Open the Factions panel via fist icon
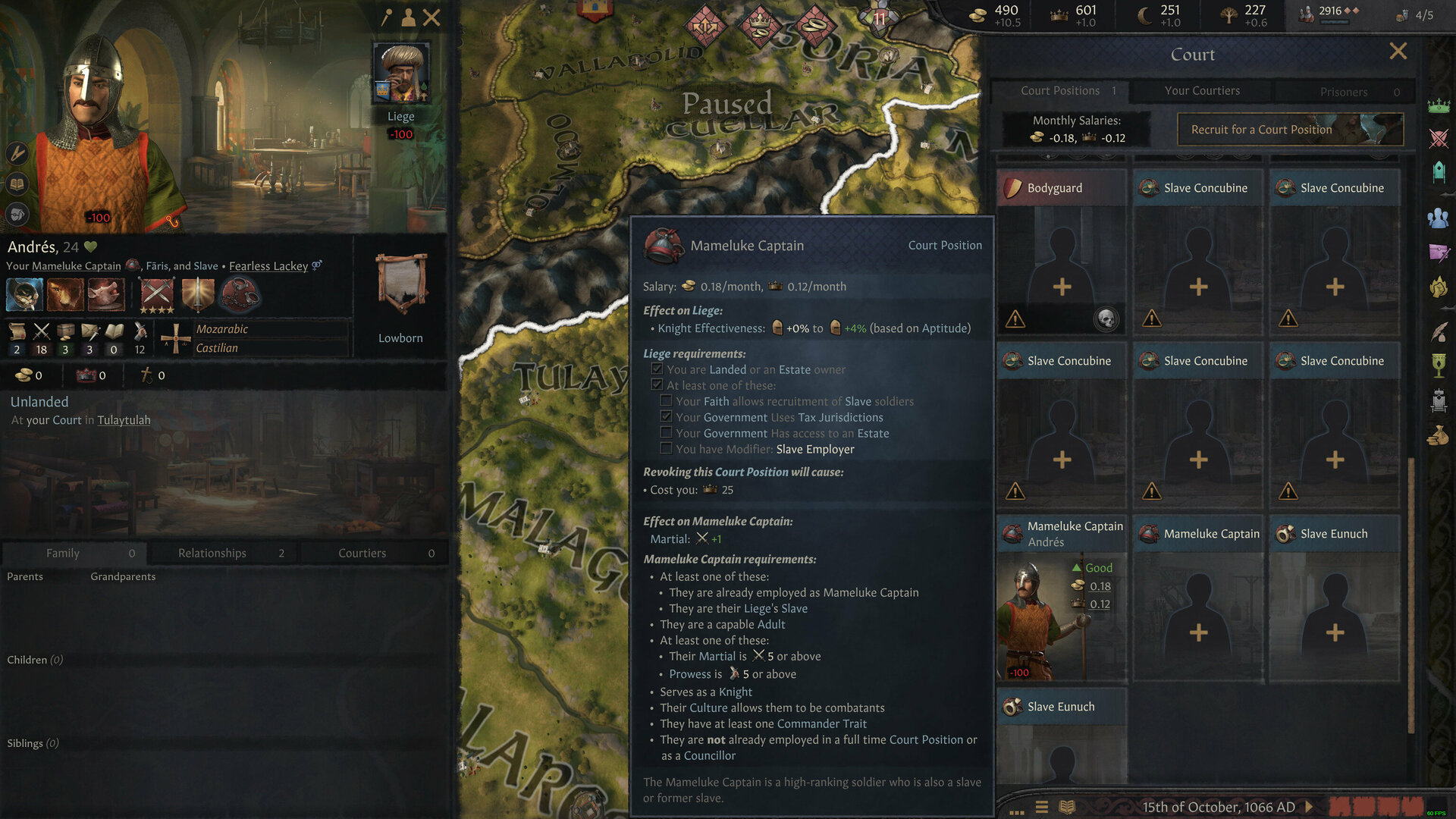Image resolution: width=1456 pixels, height=819 pixels. pos(1439,287)
